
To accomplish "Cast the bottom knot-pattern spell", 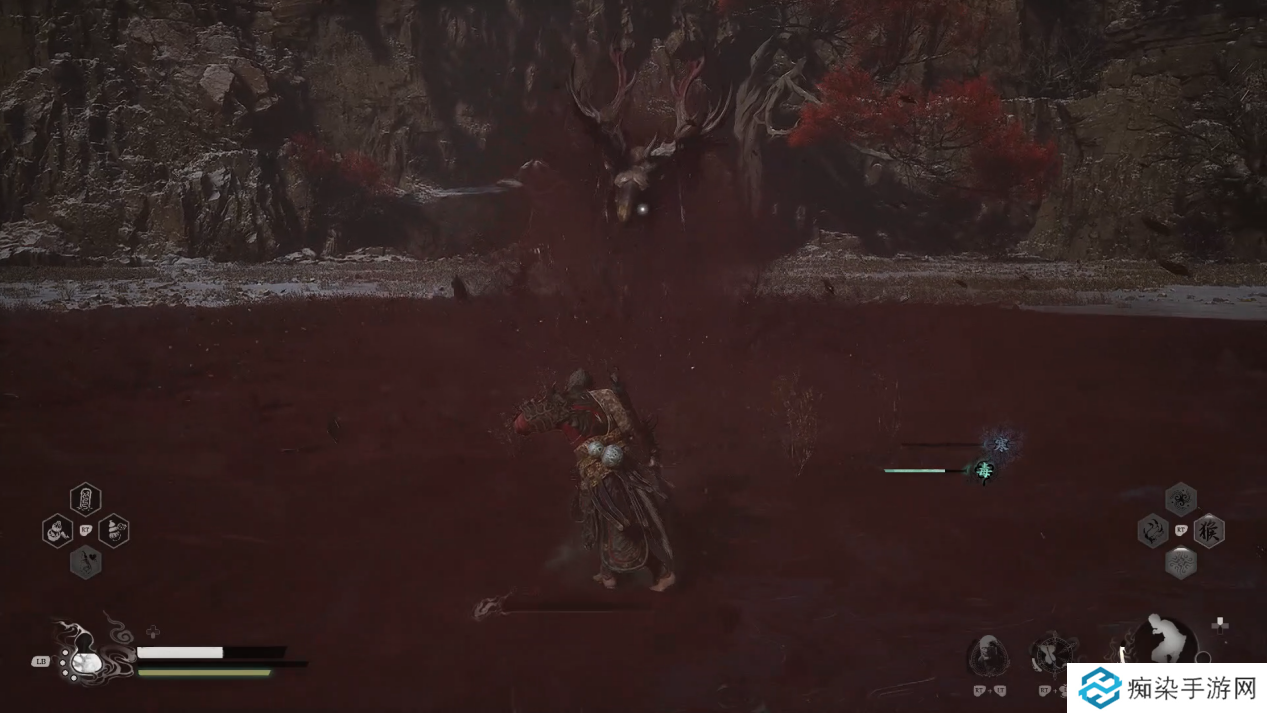I will (x=1181, y=562).
